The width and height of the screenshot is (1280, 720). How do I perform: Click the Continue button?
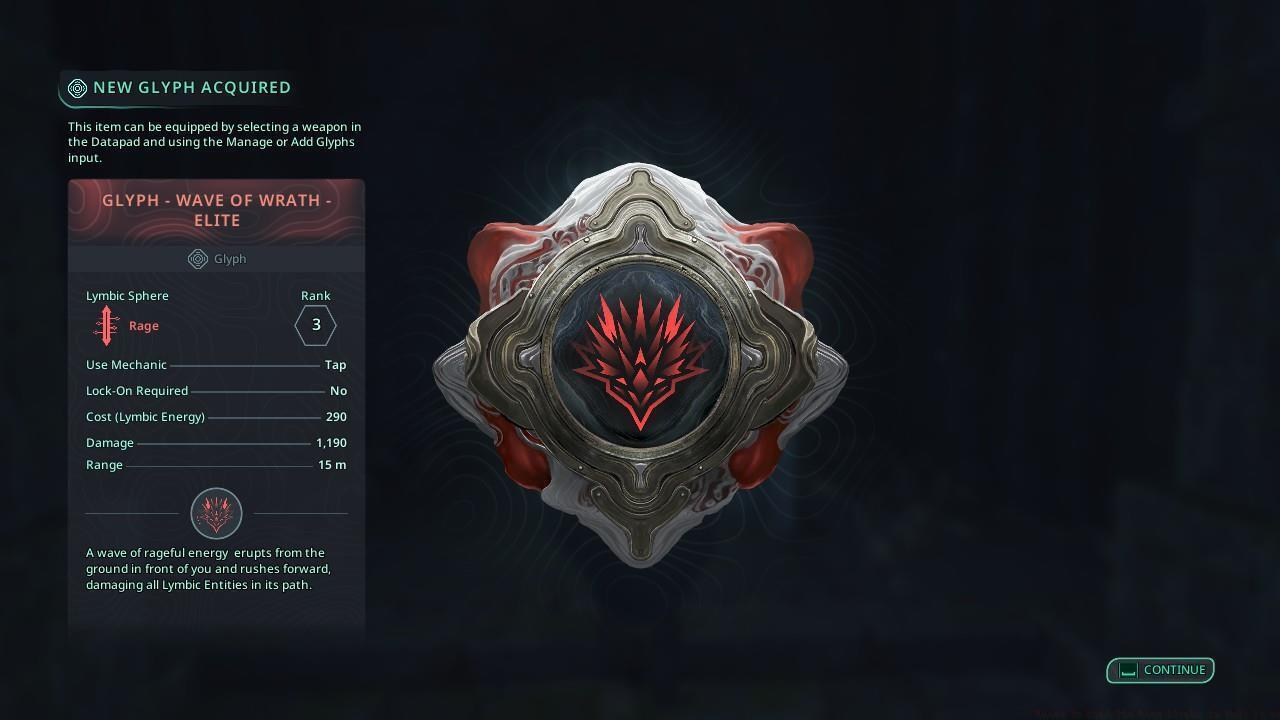pos(1160,670)
